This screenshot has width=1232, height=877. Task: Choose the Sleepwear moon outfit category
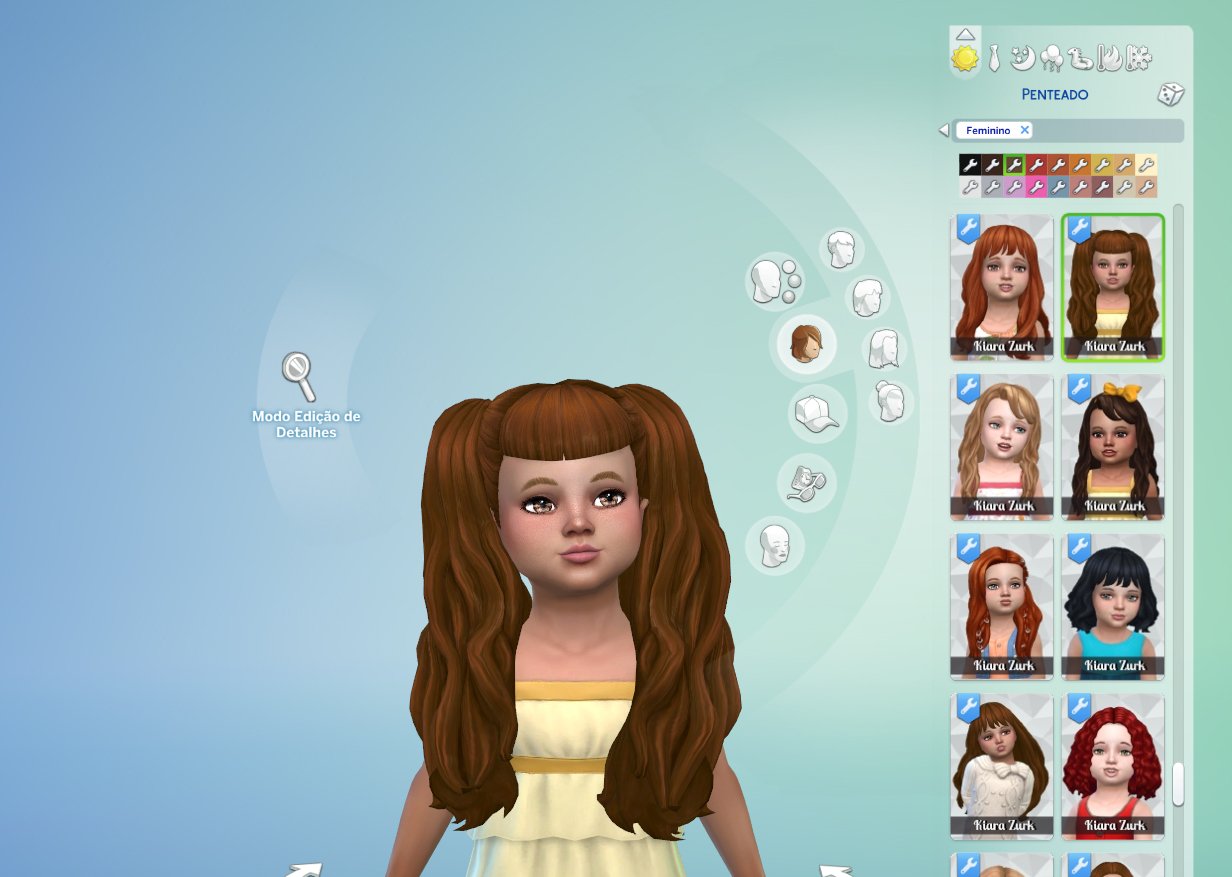pyautogui.click(x=1023, y=60)
